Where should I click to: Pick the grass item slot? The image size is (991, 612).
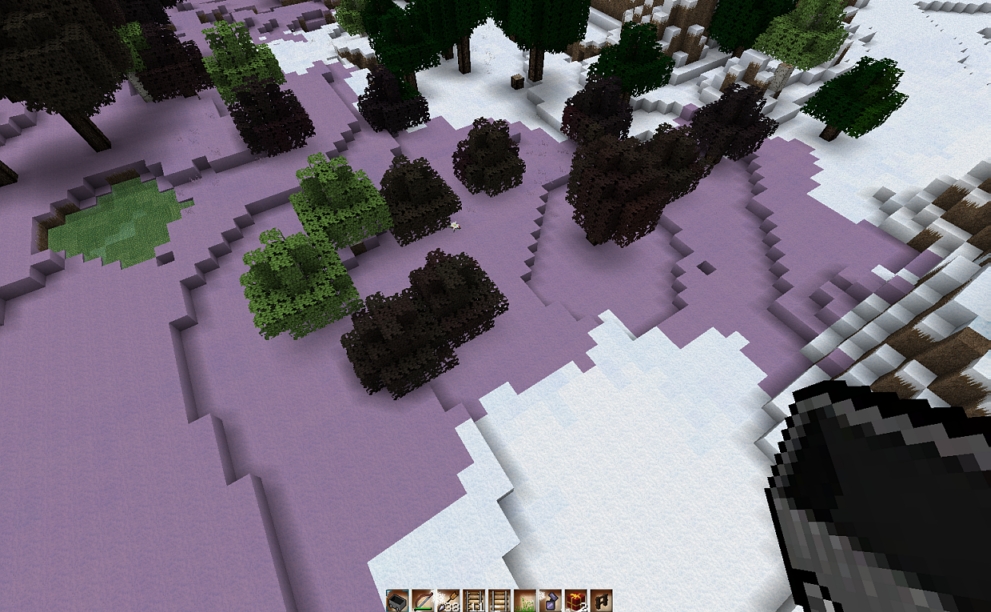click(x=525, y=601)
